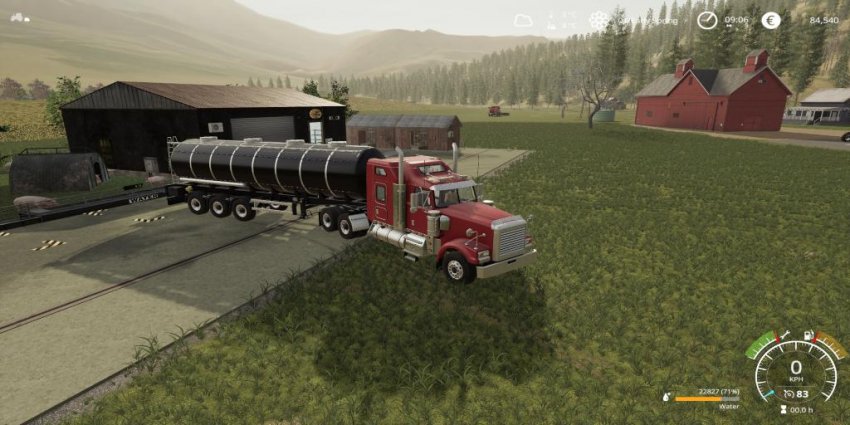Click the water fill-level icon
This screenshot has width=850, height=425.
[667, 398]
